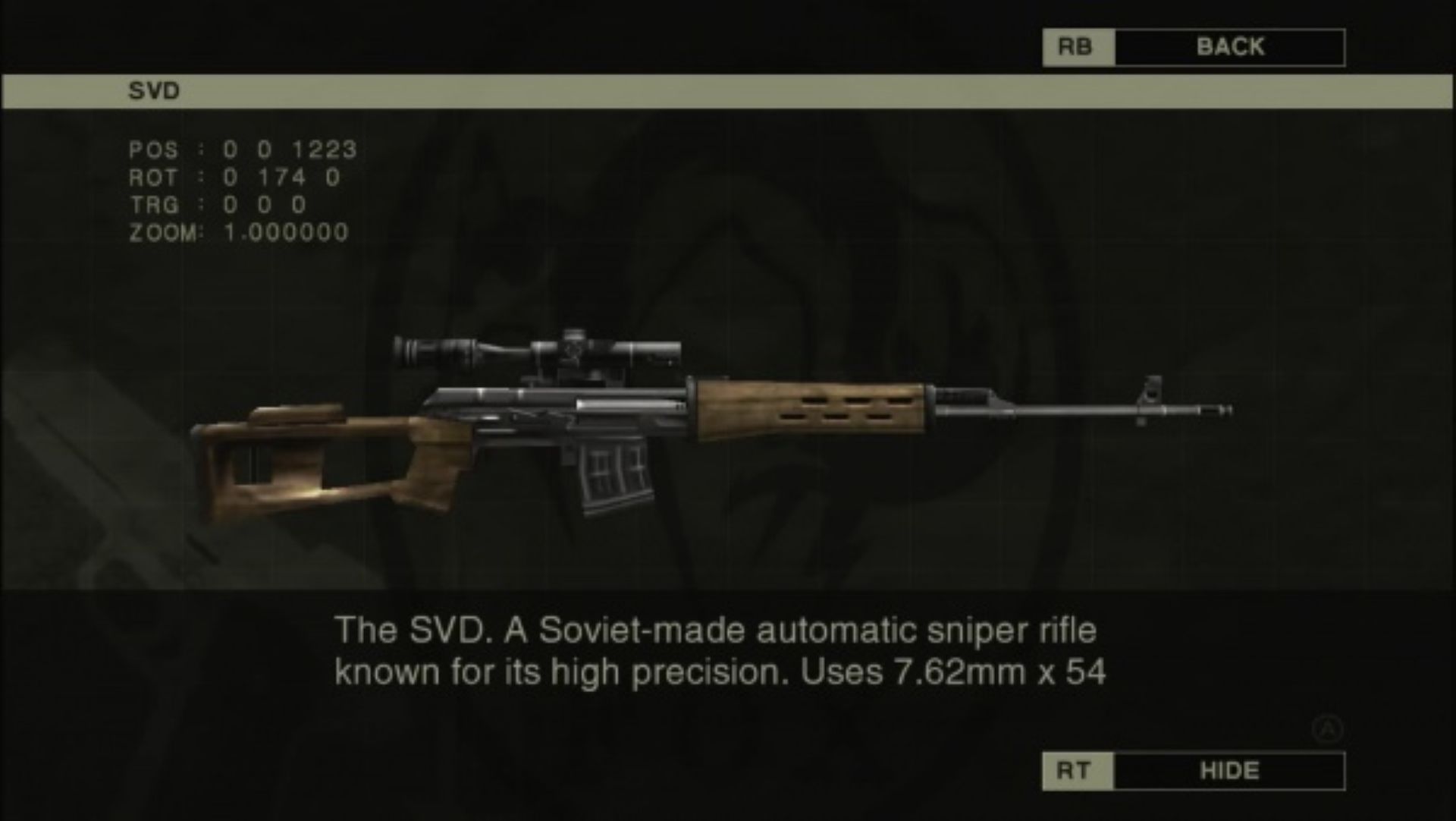Hide the weapon description with HIDE
The height and width of the screenshot is (821, 1456).
tap(1228, 771)
